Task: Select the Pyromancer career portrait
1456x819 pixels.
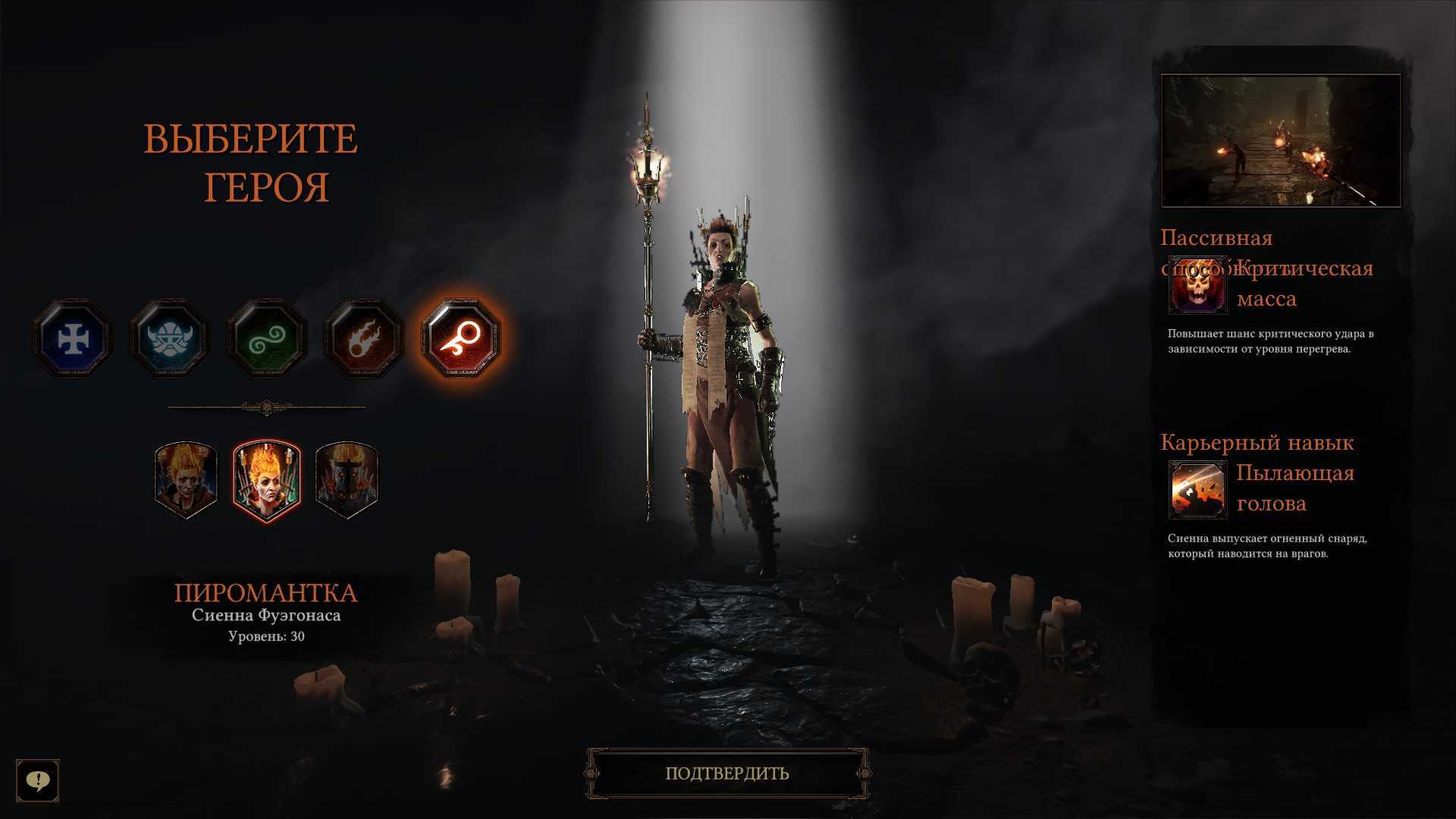Action: coord(266,481)
